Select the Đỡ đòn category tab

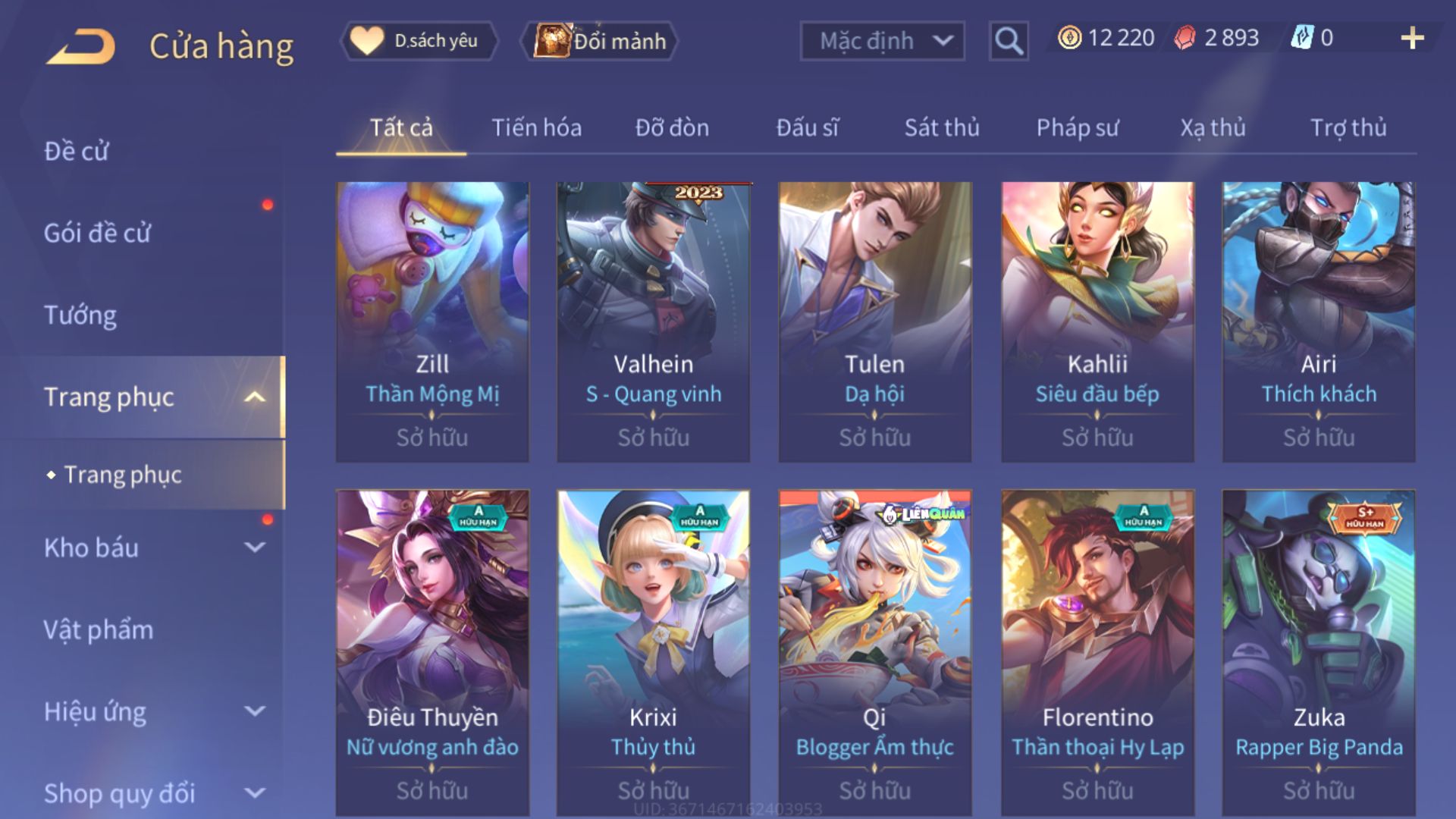672,127
